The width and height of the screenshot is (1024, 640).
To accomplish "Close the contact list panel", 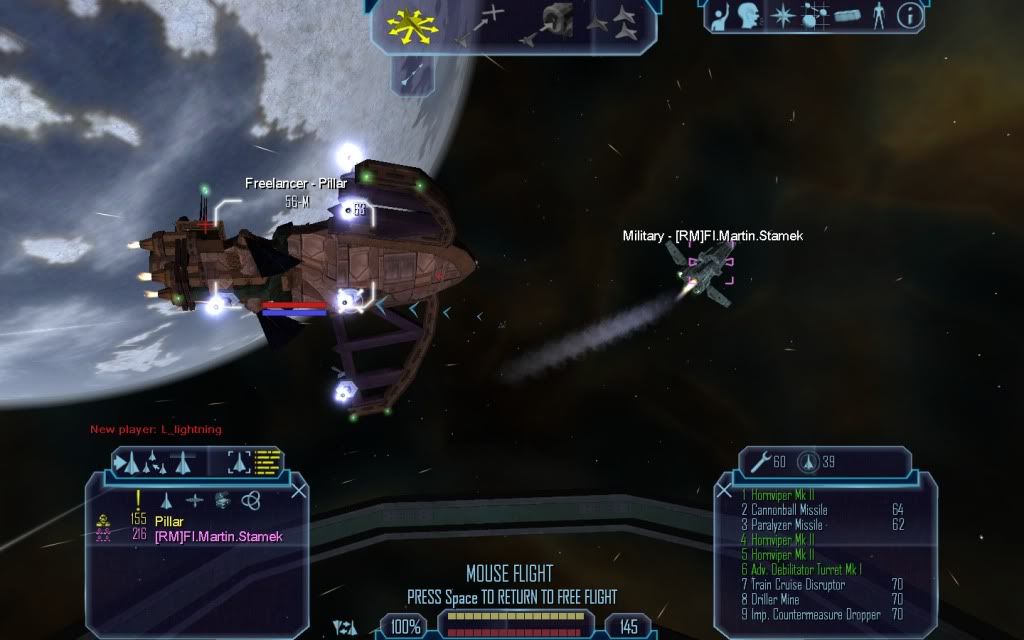I will coord(298,490).
